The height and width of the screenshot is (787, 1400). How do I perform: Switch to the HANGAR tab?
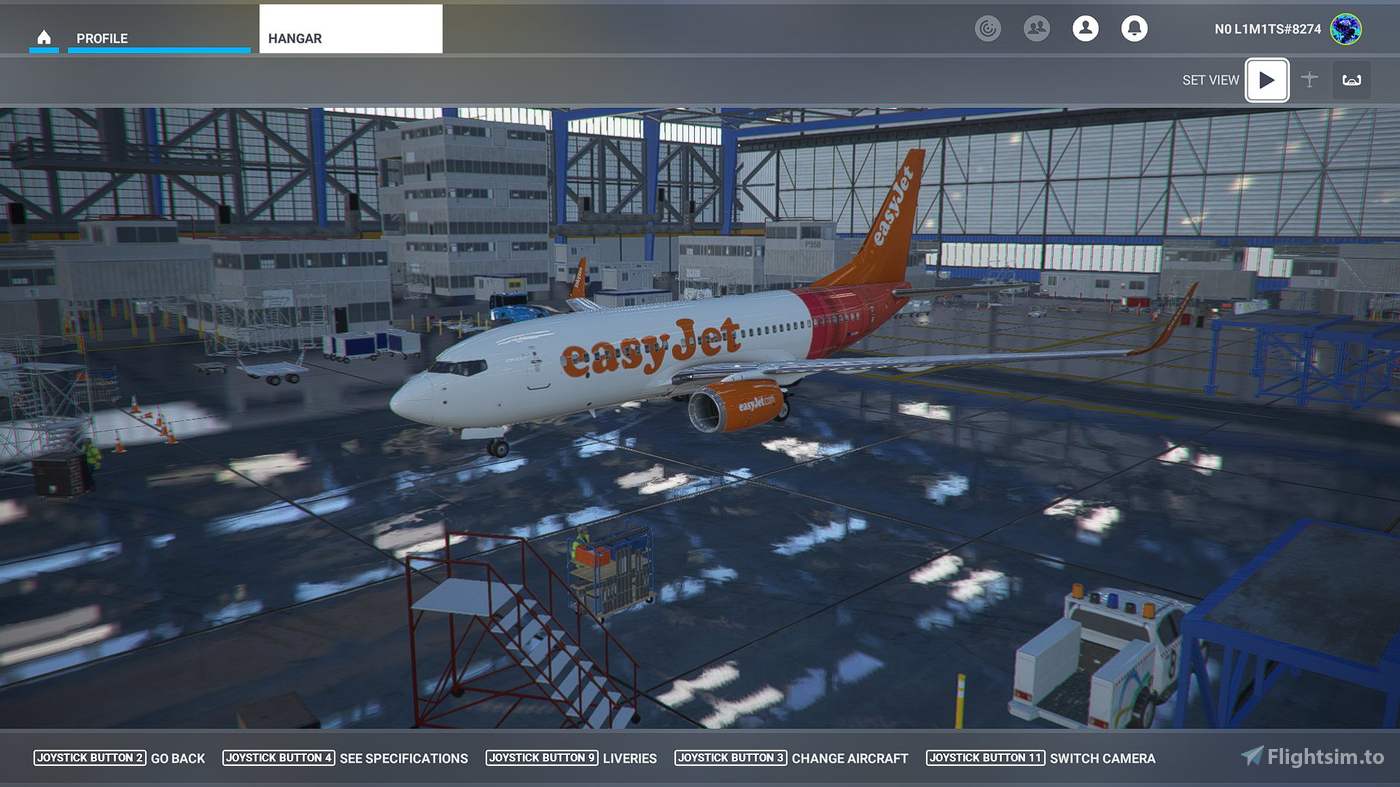tap(294, 38)
